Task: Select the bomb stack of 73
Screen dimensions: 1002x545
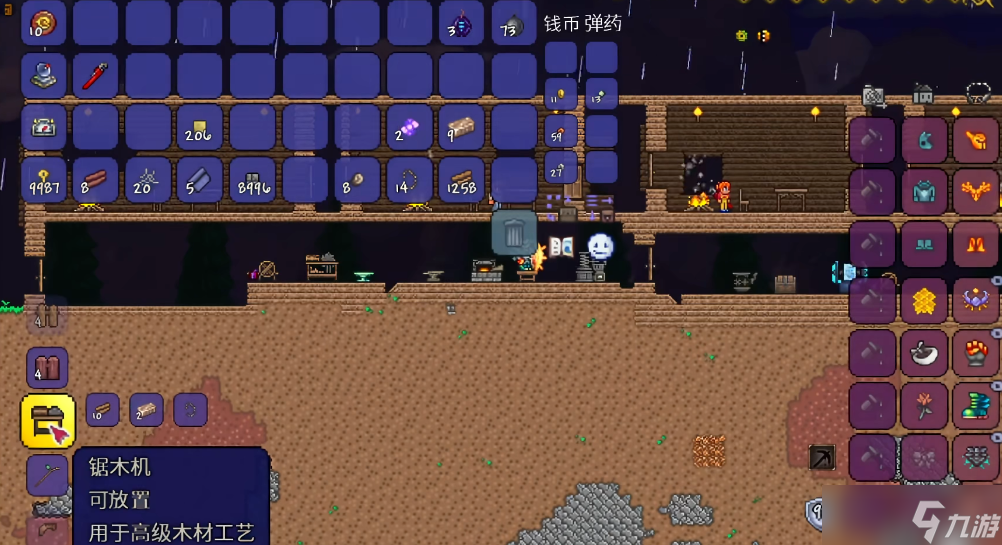Action: pos(514,23)
